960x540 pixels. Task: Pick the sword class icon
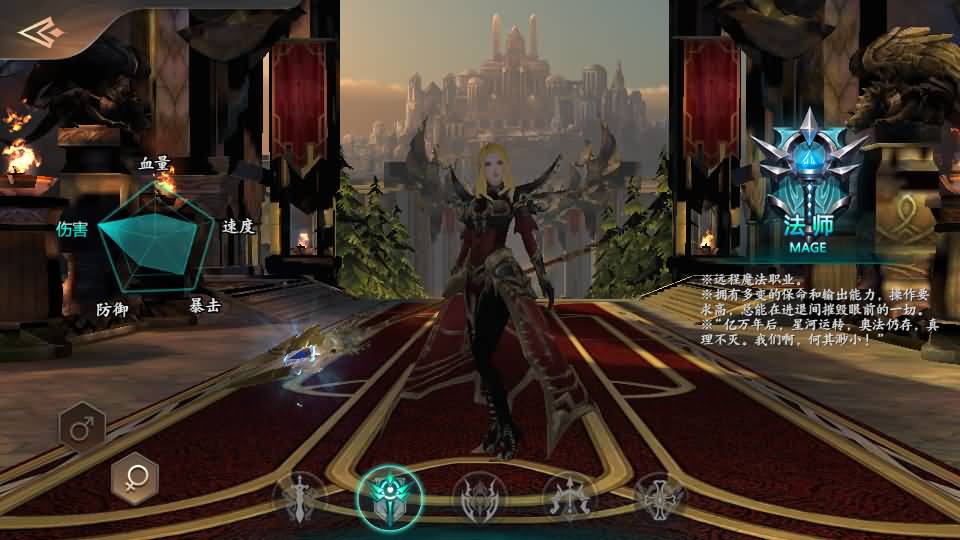(x=300, y=497)
